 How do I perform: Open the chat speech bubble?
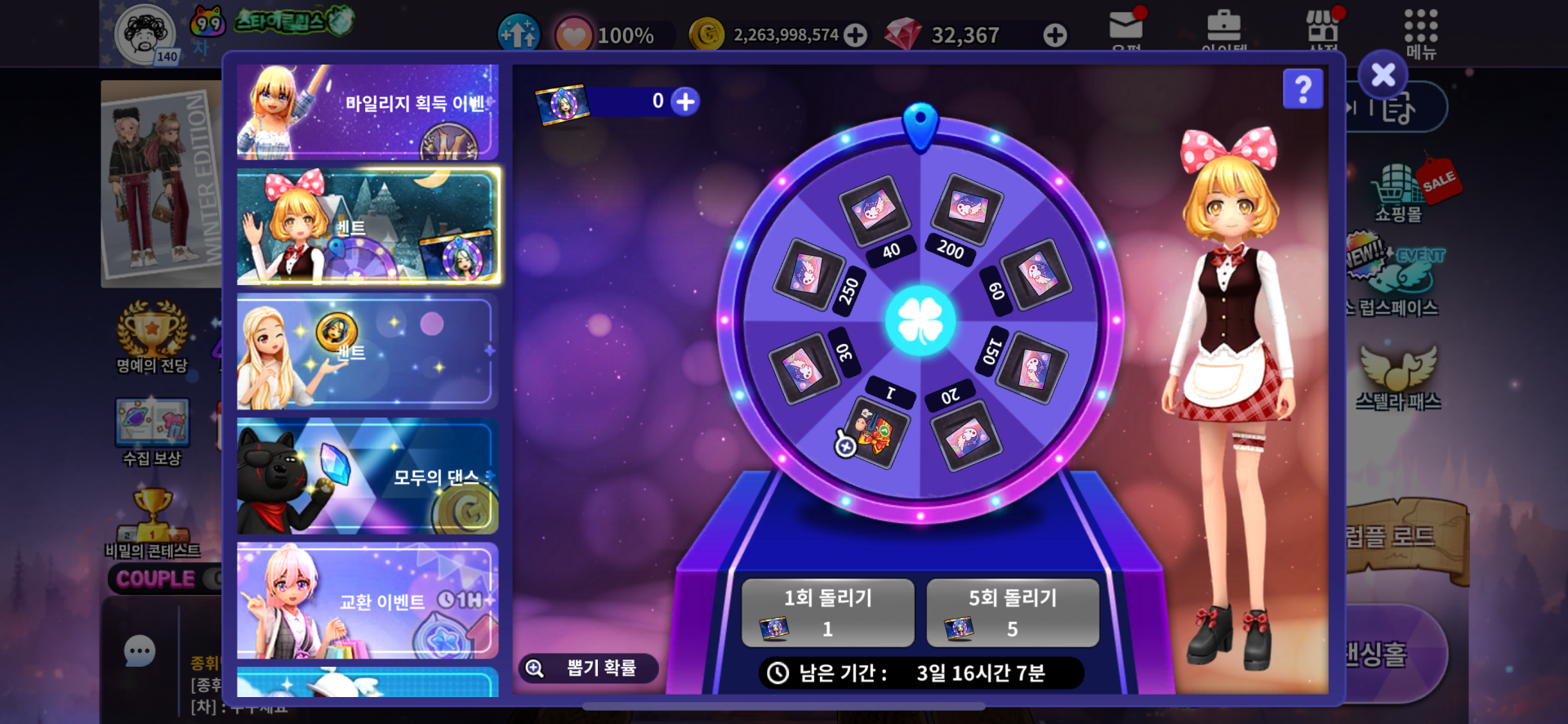click(x=140, y=651)
